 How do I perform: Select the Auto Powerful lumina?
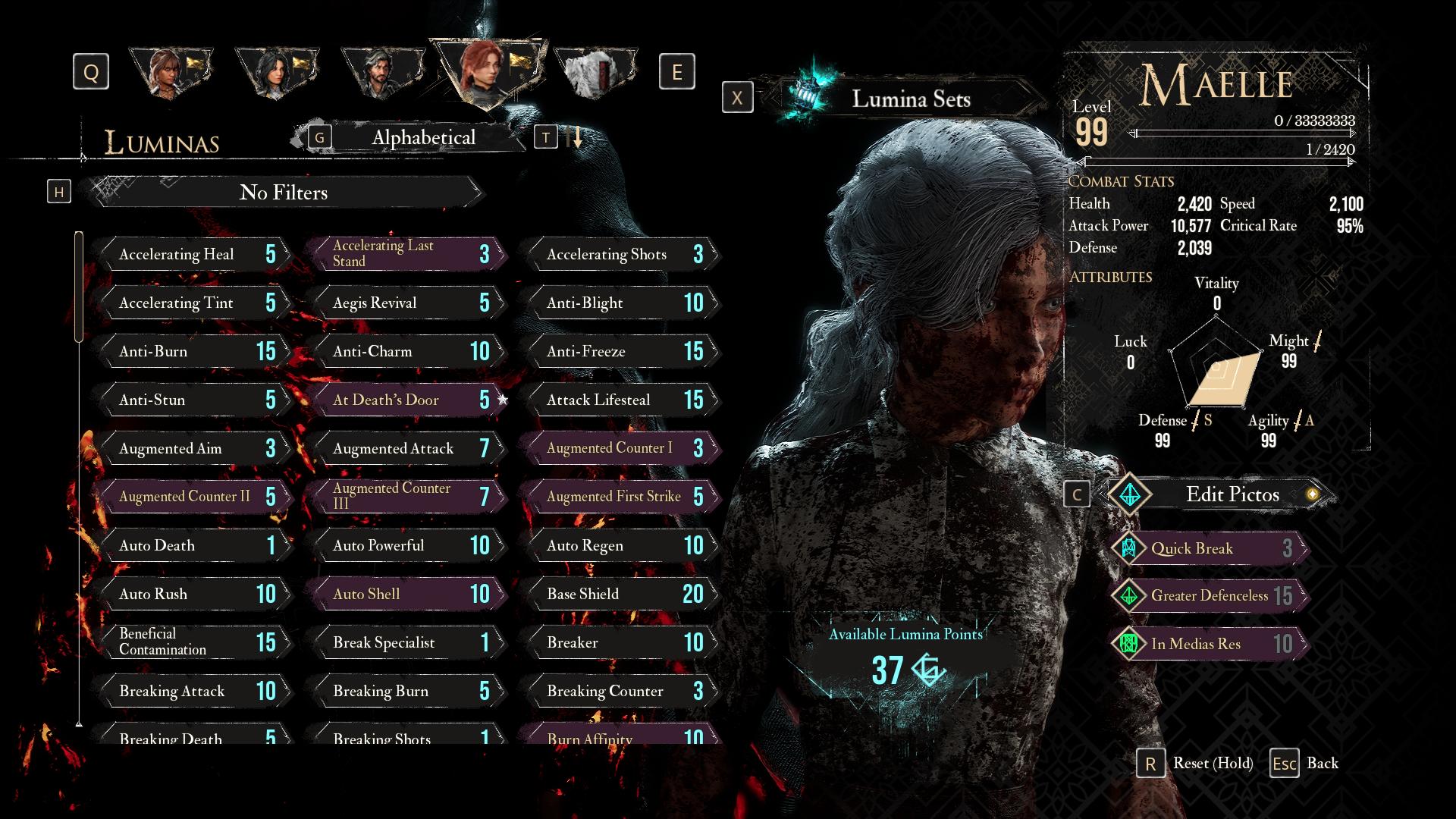(407, 545)
